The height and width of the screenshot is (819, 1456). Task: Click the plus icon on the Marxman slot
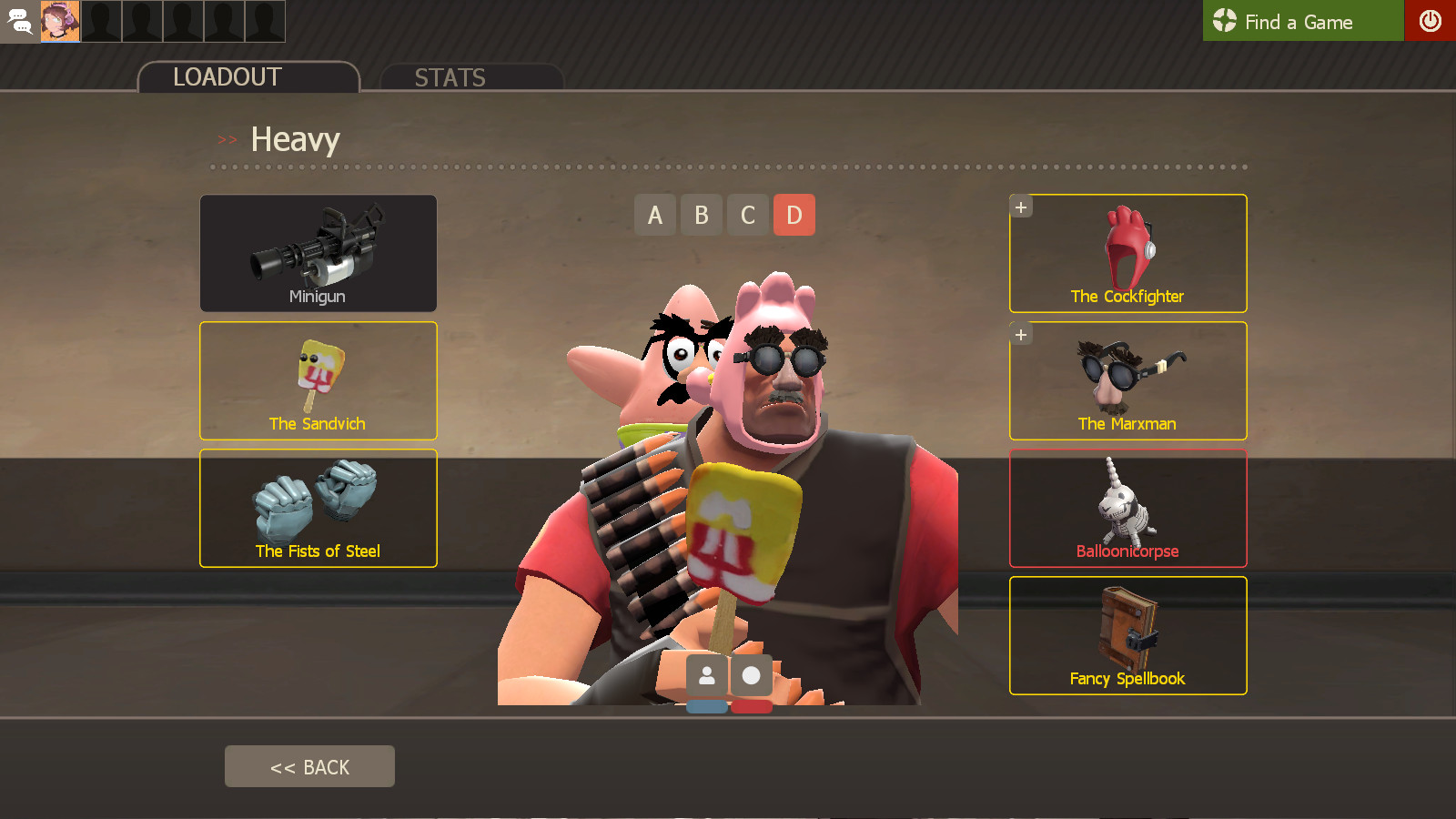click(x=1021, y=334)
